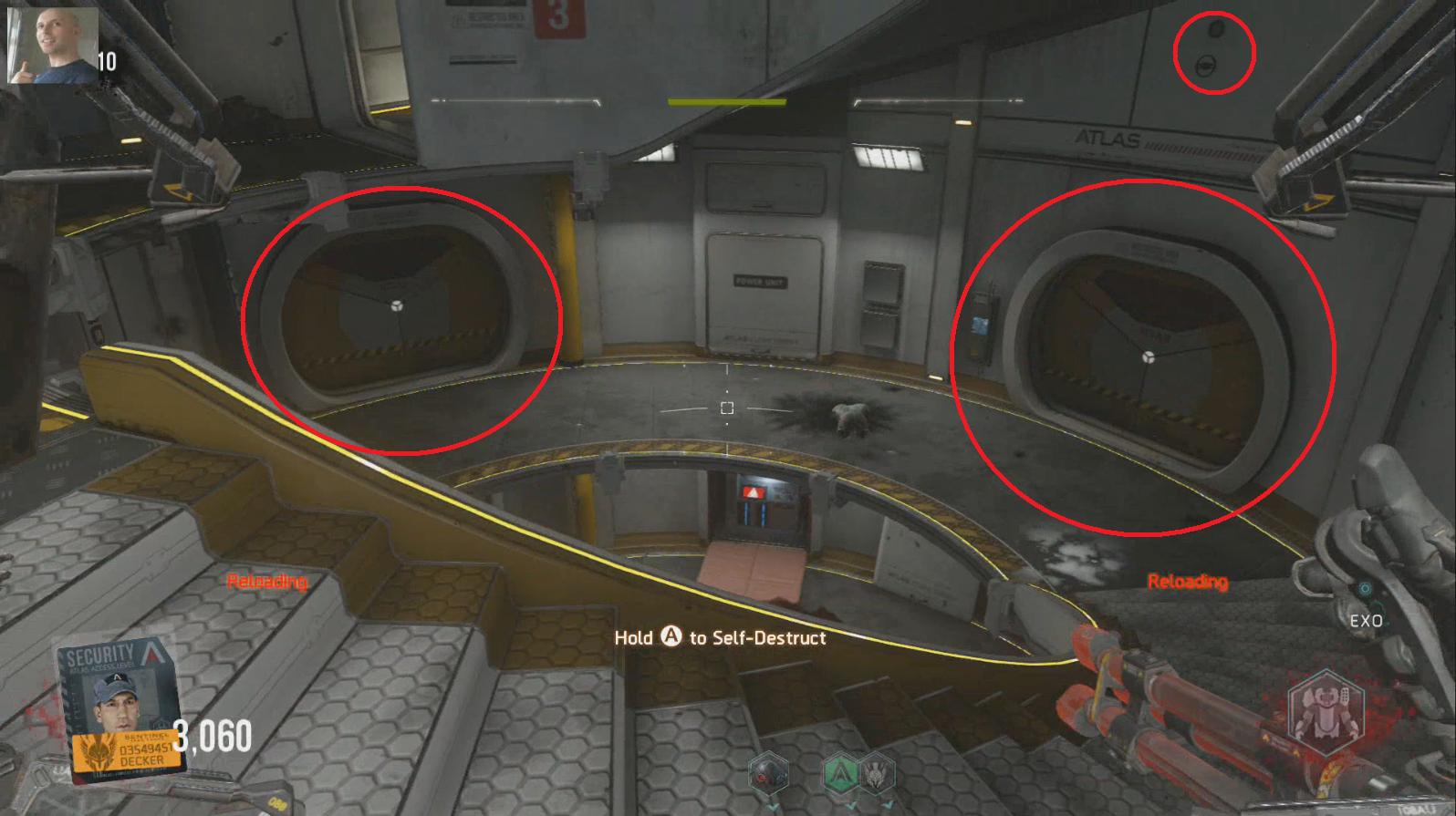This screenshot has height=816, width=1456.
Task: Select the crosshair reticle at screen center
Action: [727, 409]
